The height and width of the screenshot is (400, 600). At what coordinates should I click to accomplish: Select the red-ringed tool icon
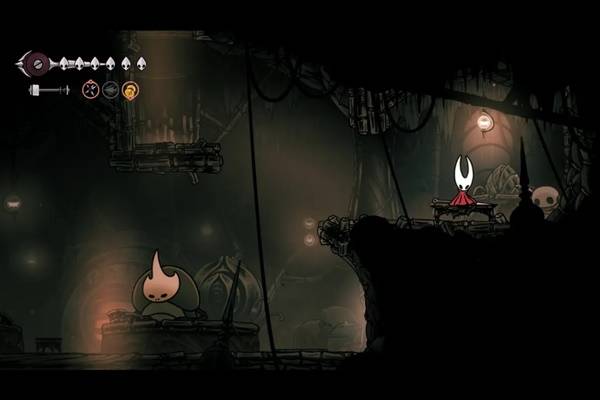pos(91,90)
